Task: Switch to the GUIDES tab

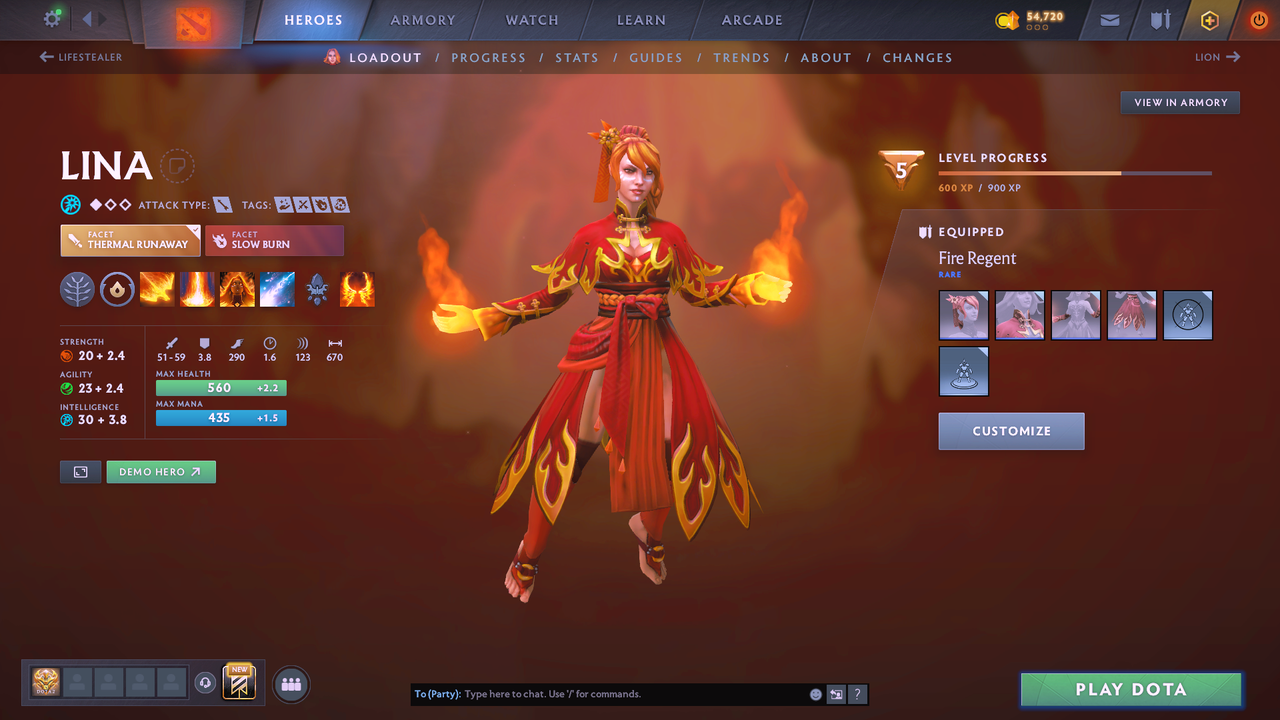Action: tap(656, 57)
